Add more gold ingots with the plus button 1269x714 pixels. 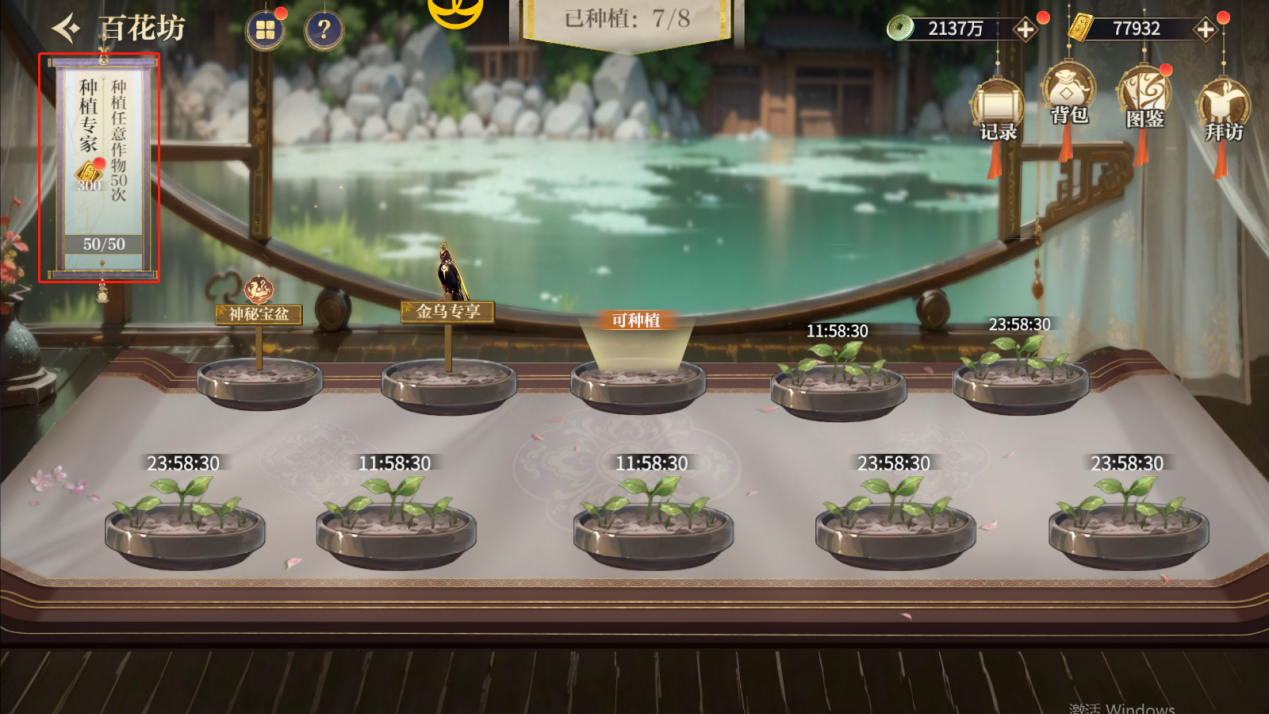click(x=1205, y=29)
